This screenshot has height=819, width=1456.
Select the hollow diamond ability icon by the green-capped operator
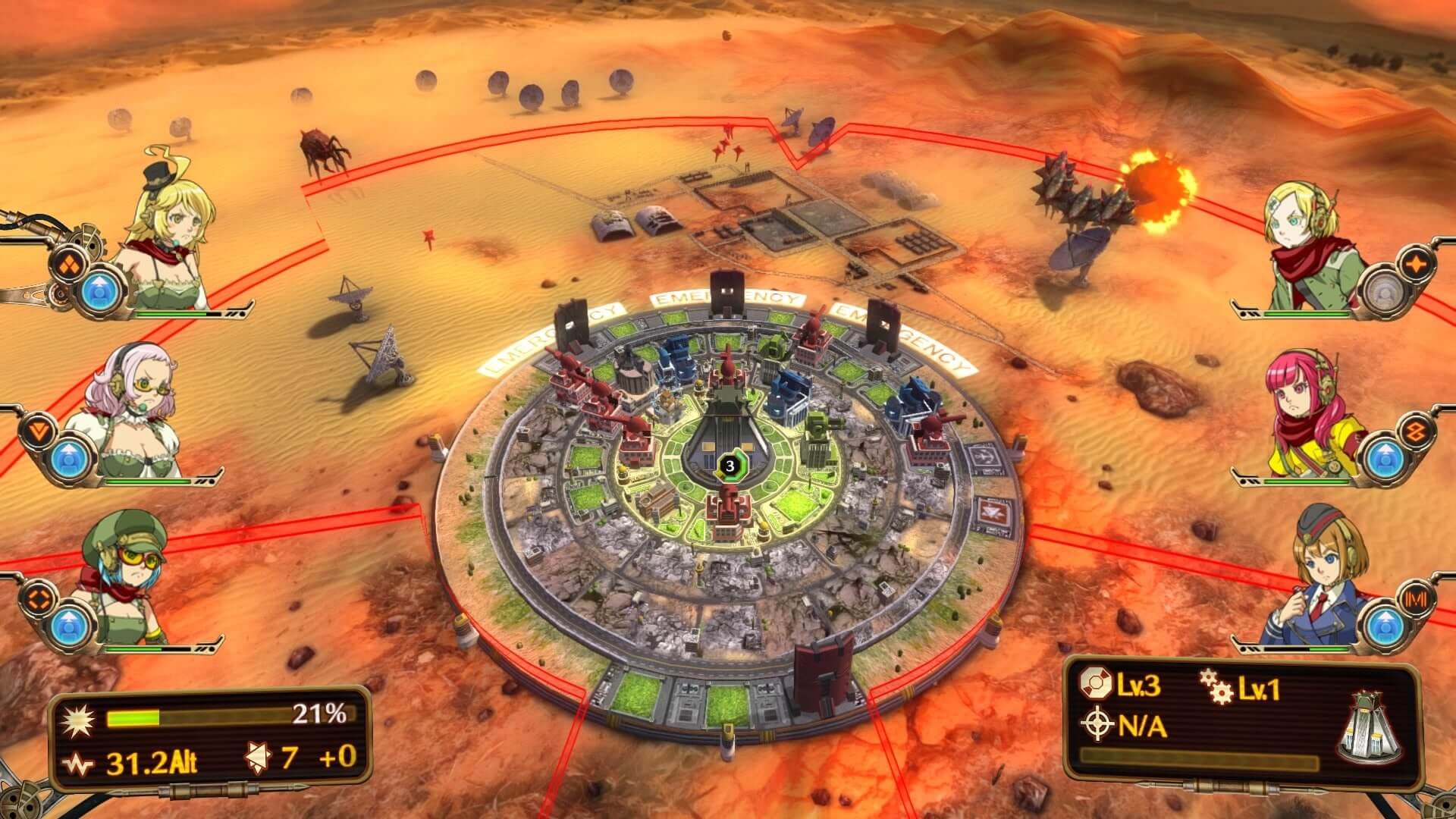(x=39, y=599)
